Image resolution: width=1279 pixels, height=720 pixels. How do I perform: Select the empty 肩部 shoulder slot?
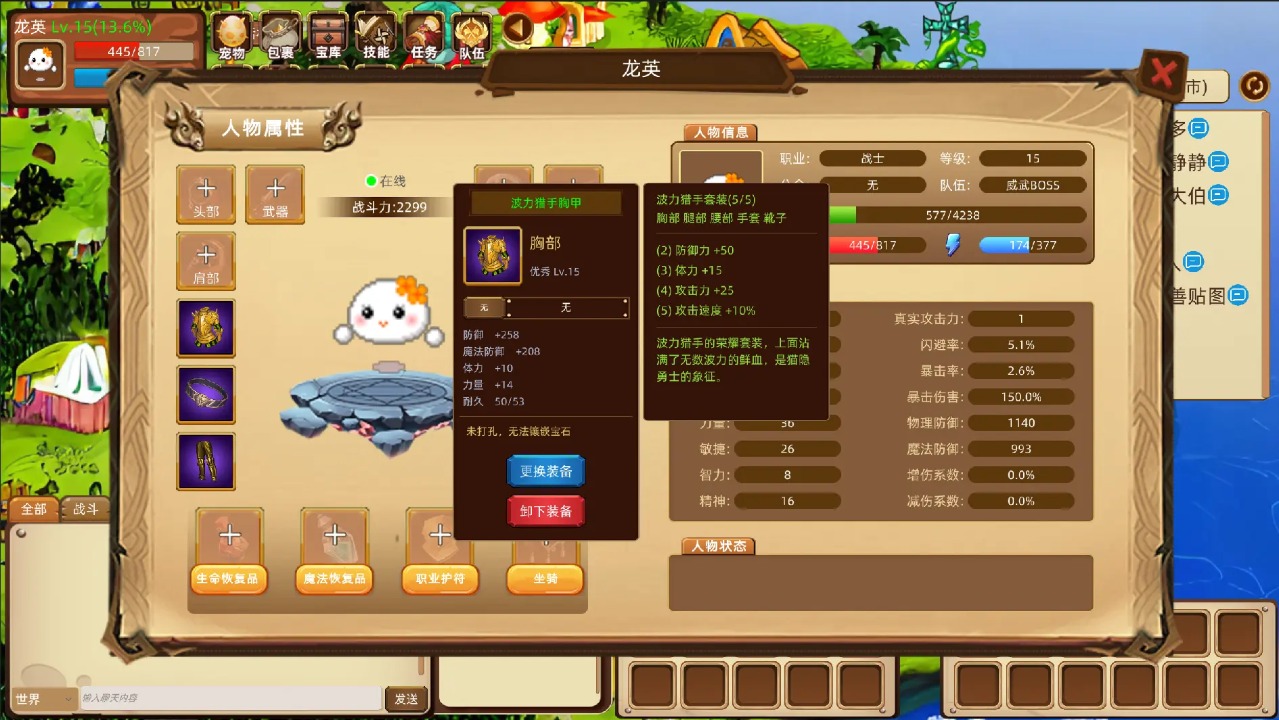pyautogui.click(x=206, y=261)
